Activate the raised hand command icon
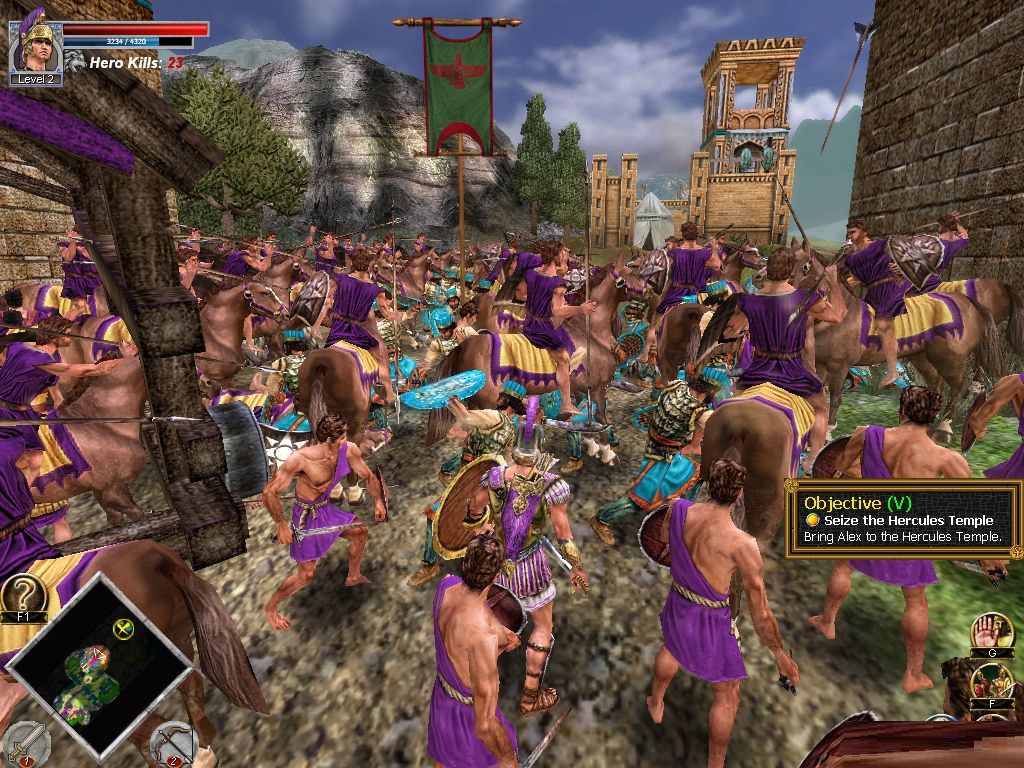Image resolution: width=1024 pixels, height=768 pixels. tap(991, 632)
